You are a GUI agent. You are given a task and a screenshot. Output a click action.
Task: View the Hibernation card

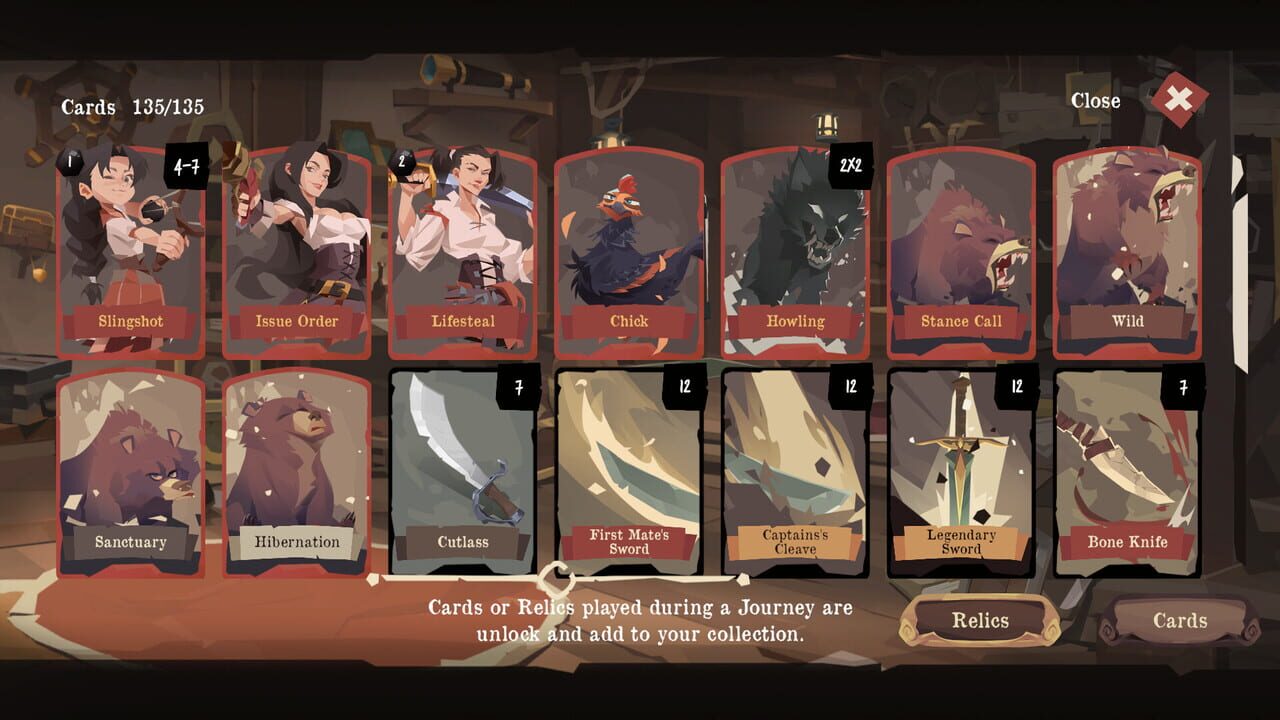(x=297, y=470)
